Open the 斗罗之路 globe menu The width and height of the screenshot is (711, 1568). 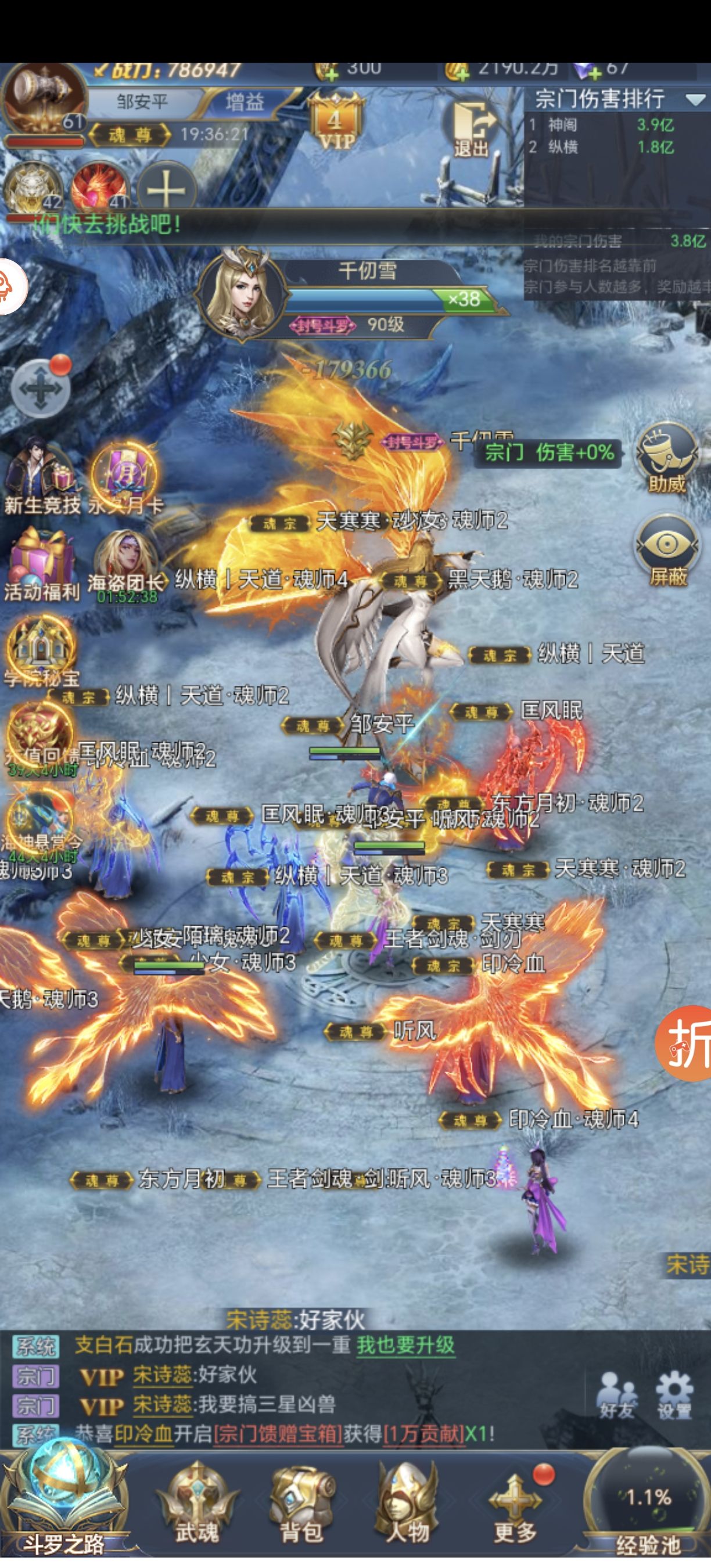click(63, 1504)
